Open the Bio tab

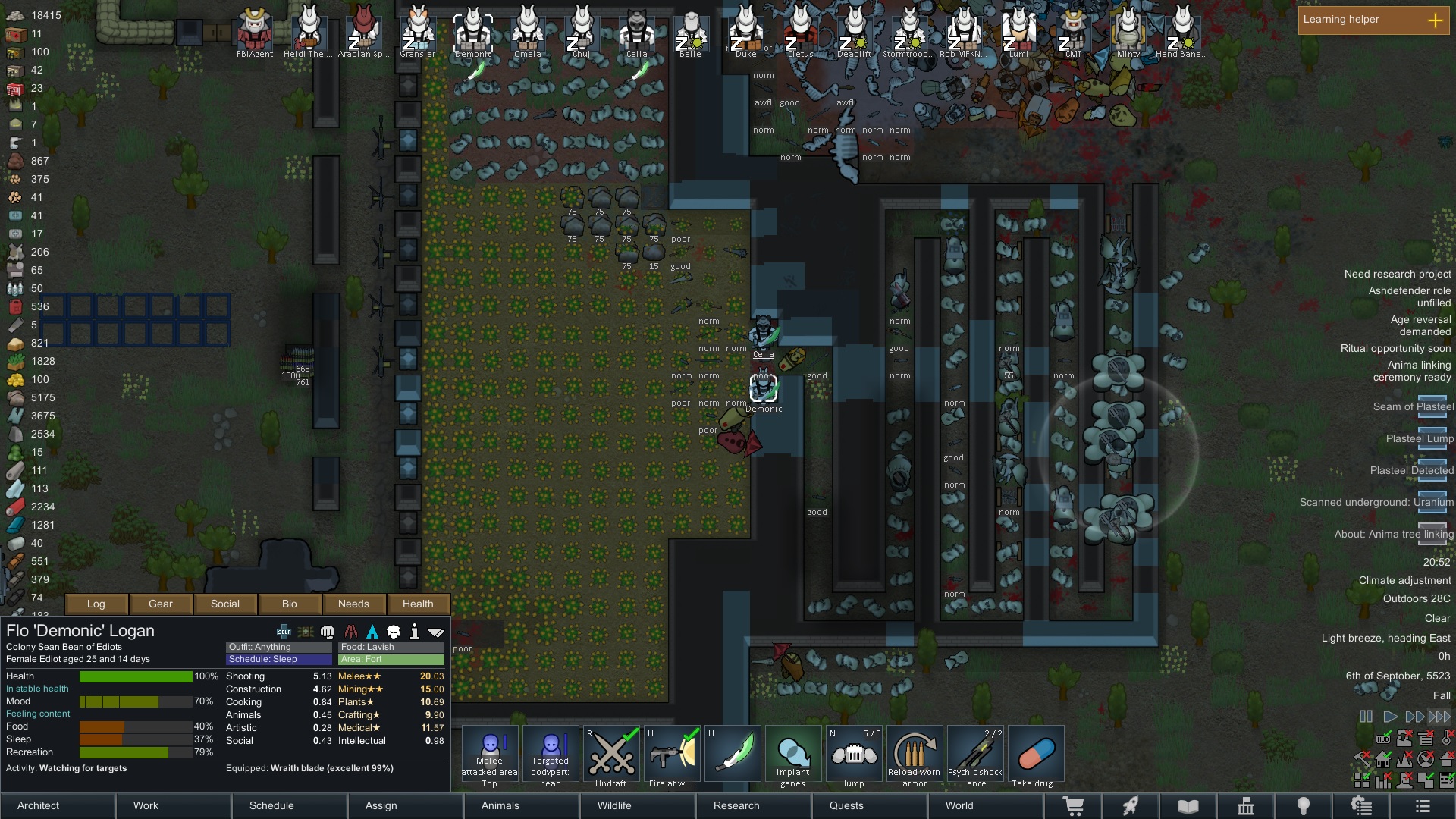tap(290, 604)
